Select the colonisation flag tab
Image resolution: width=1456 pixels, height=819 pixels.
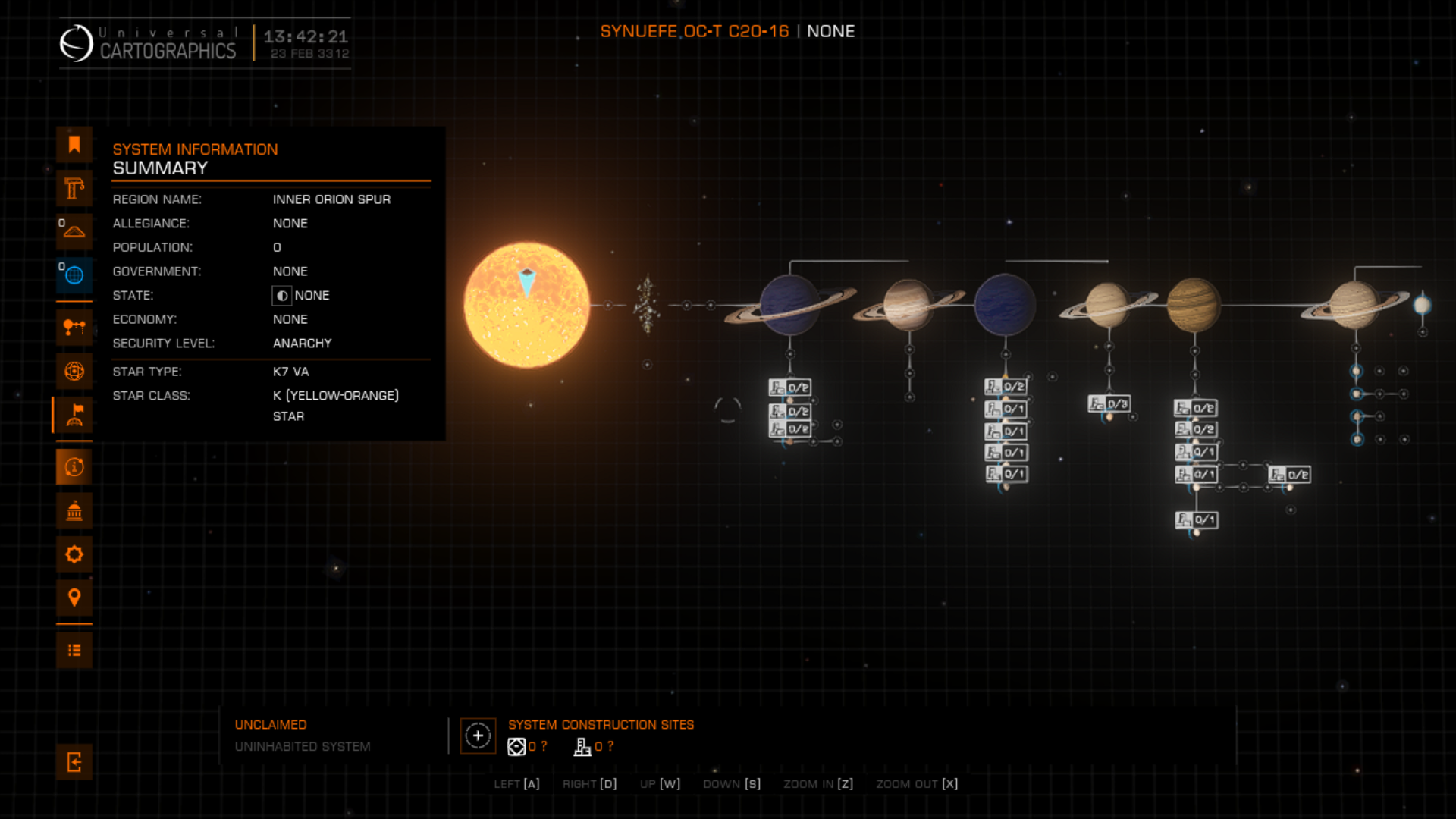click(x=74, y=415)
